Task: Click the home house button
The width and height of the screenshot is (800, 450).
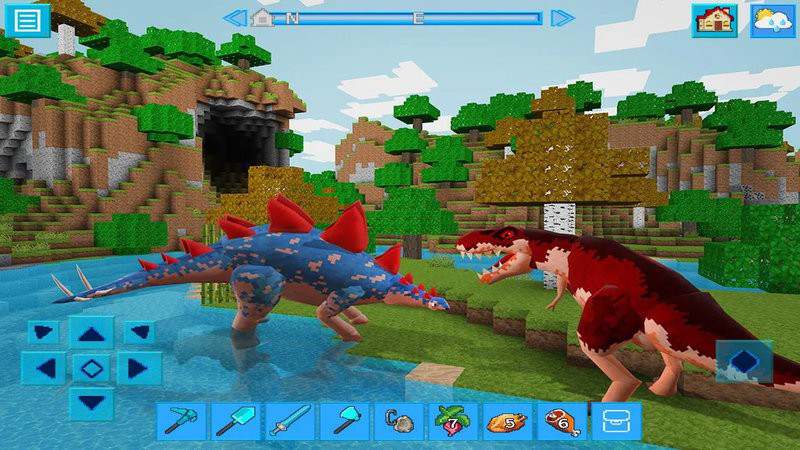Action: pos(714,20)
